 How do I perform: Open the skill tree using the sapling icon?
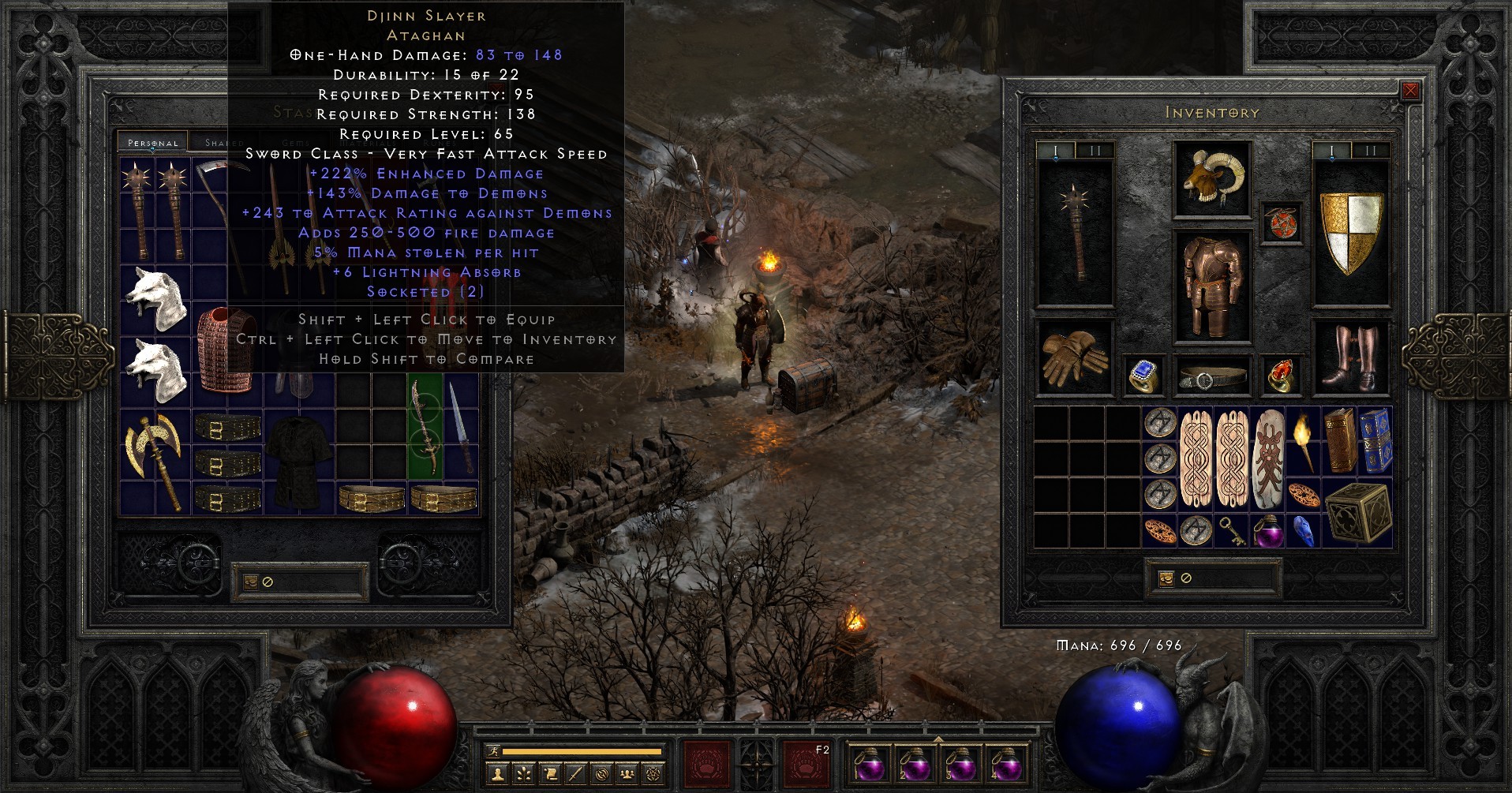pyautogui.click(x=525, y=773)
